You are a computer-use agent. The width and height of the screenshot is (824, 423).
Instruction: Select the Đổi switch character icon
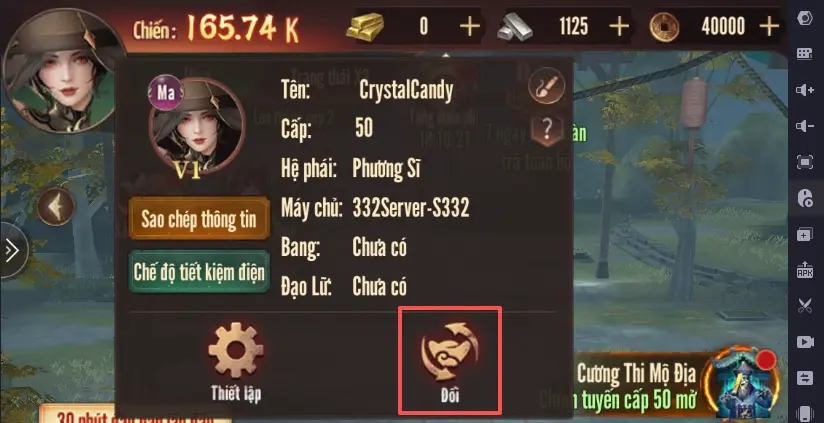click(x=449, y=360)
